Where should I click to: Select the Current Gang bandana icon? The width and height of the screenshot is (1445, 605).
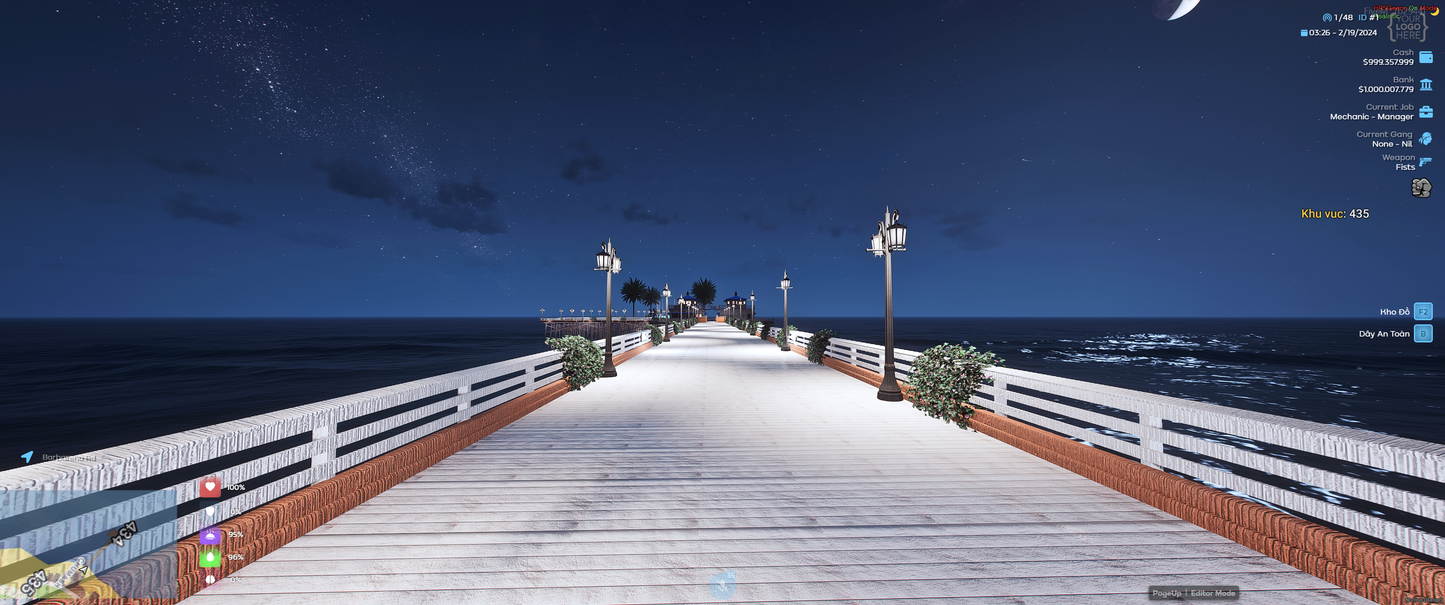(1425, 139)
